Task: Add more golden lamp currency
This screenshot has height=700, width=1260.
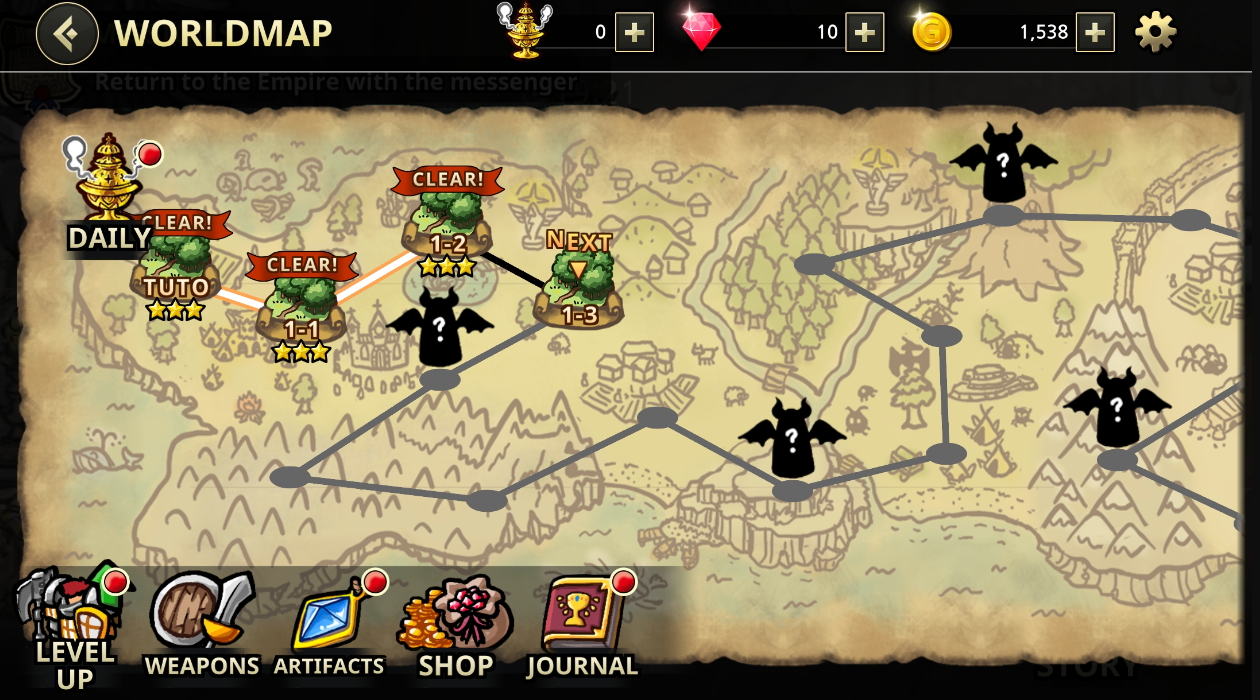Action: (x=634, y=33)
